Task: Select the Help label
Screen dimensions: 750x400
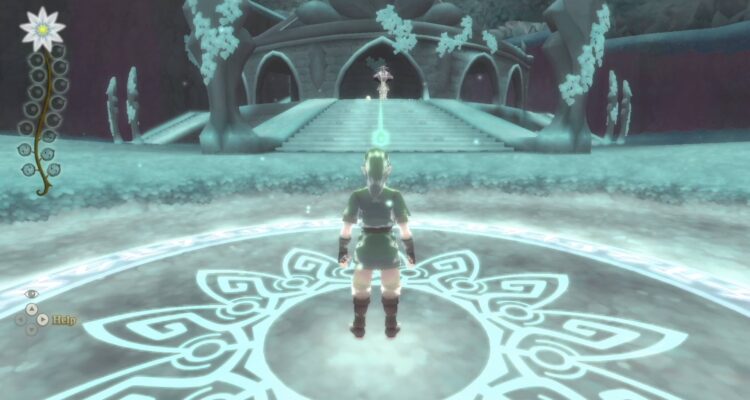Action: 65,320
